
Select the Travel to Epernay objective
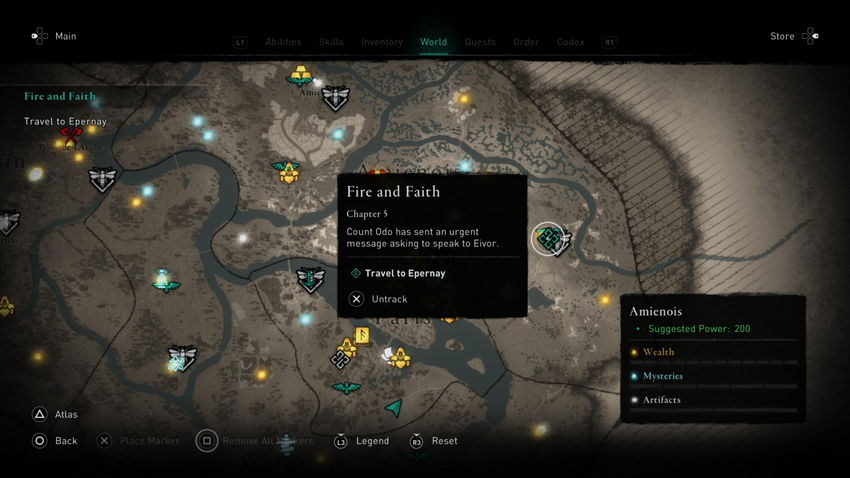[x=405, y=273]
